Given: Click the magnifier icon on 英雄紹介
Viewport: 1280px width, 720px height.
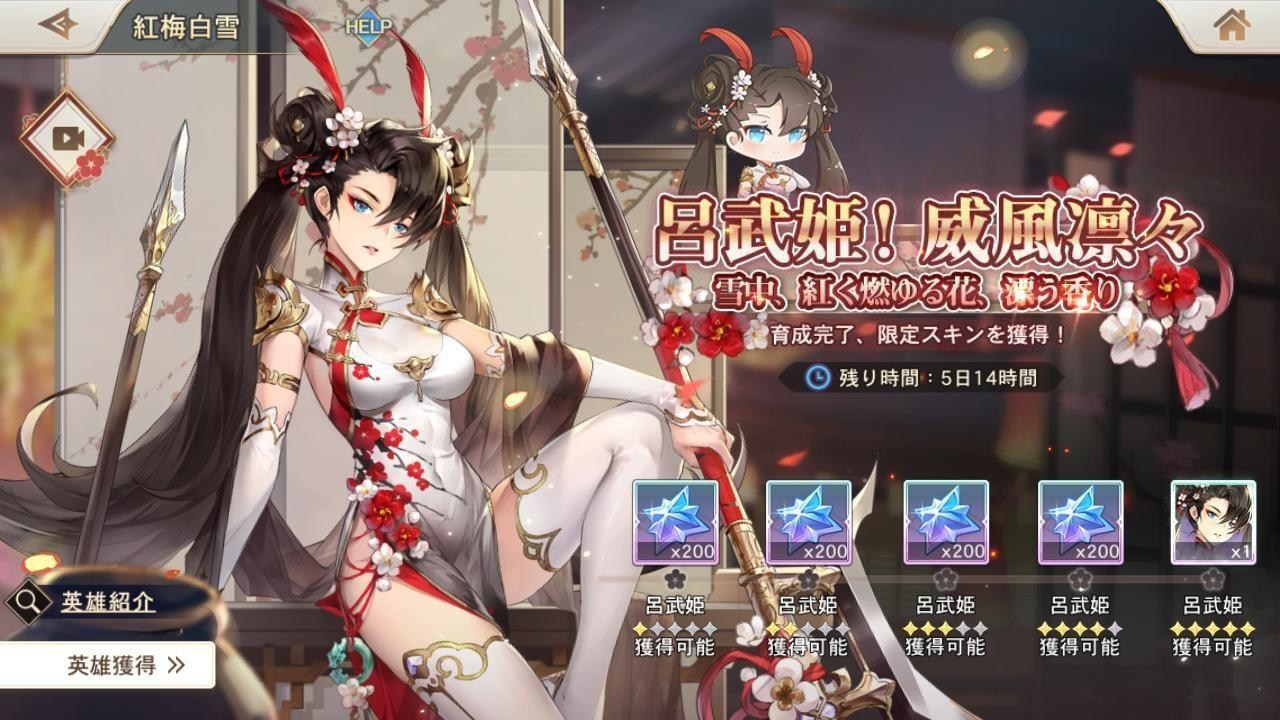Looking at the screenshot, I should [30, 603].
